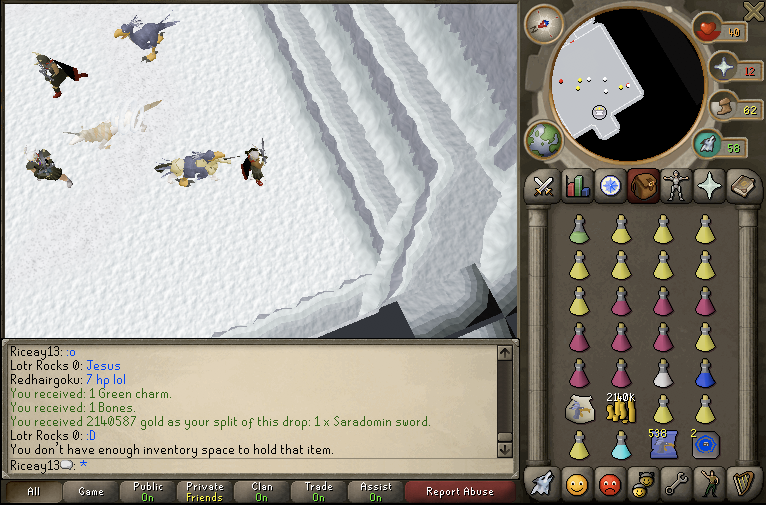Change the Private chat filter
The image size is (766, 505).
pos(205,491)
